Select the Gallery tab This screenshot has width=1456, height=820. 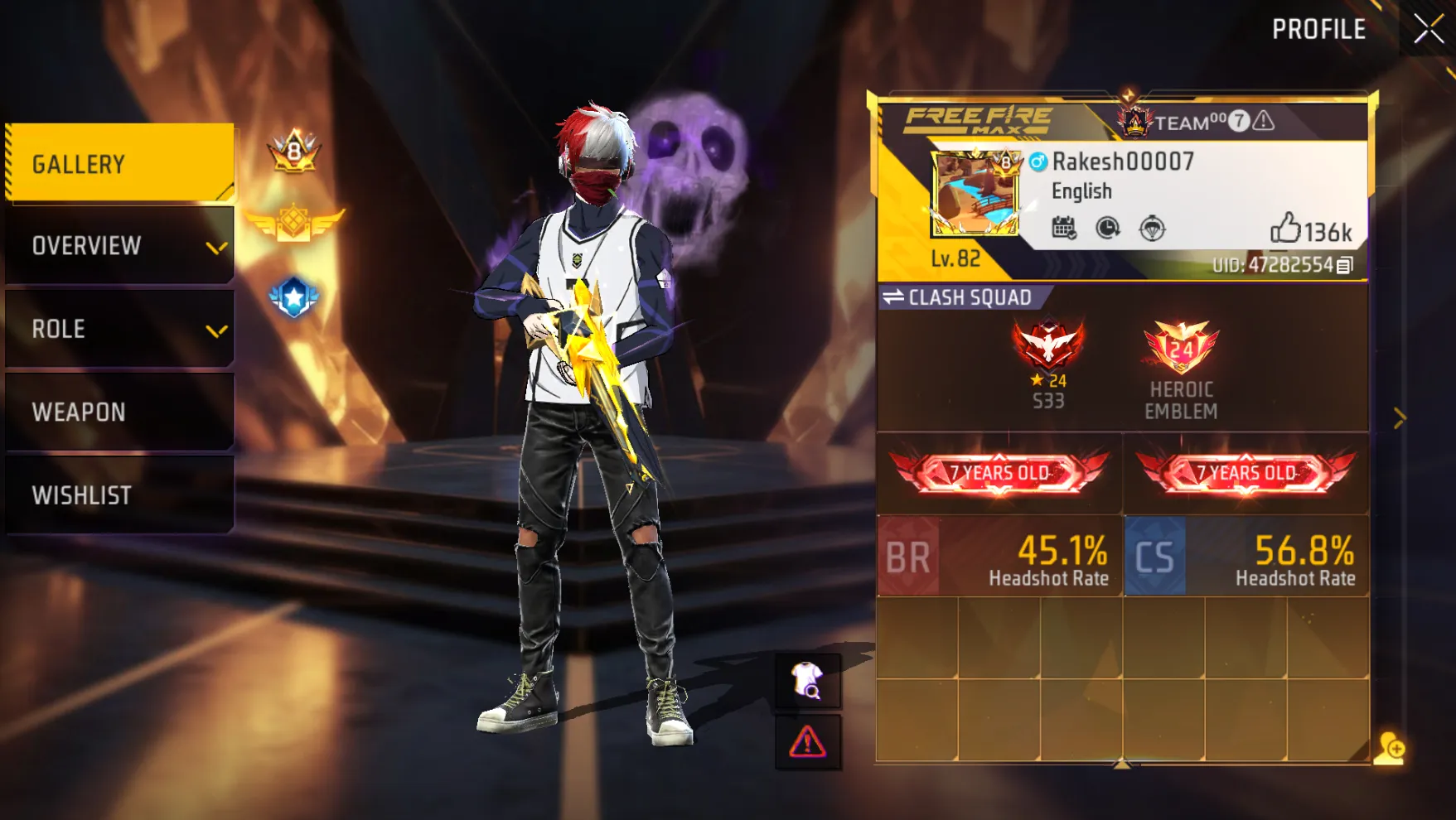tap(120, 163)
